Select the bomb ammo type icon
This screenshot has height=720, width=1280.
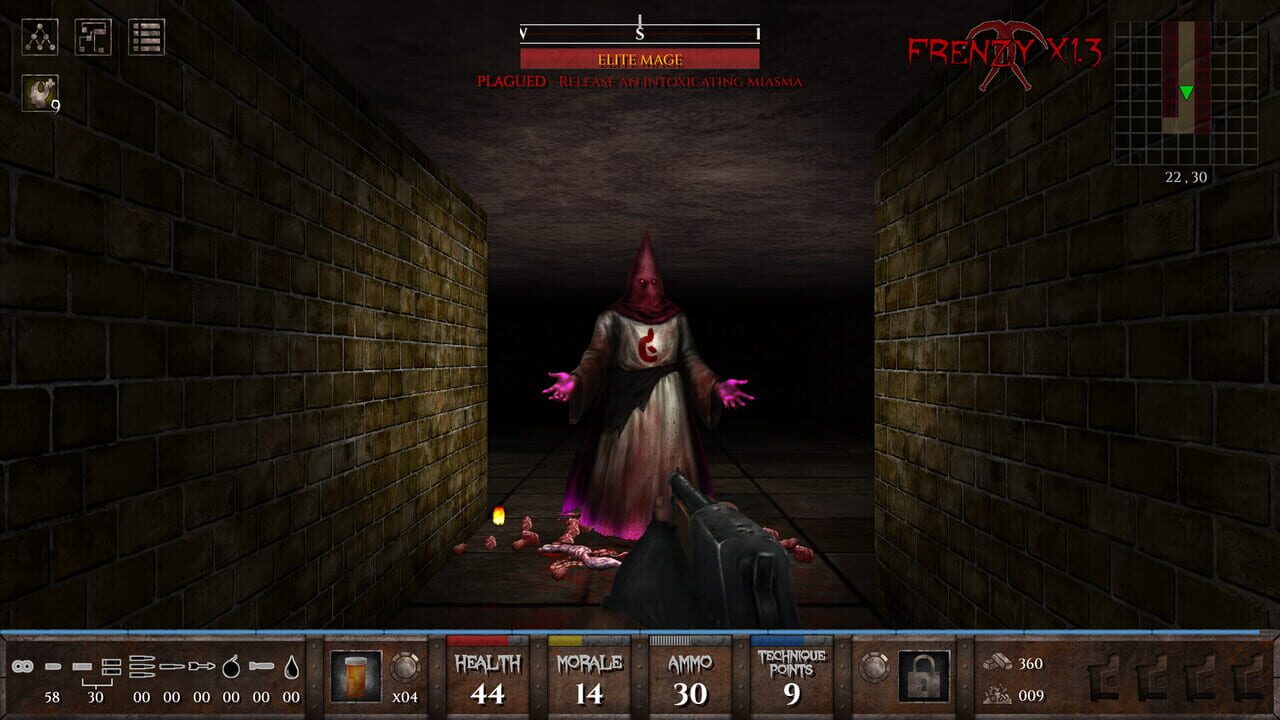(x=231, y=665)
